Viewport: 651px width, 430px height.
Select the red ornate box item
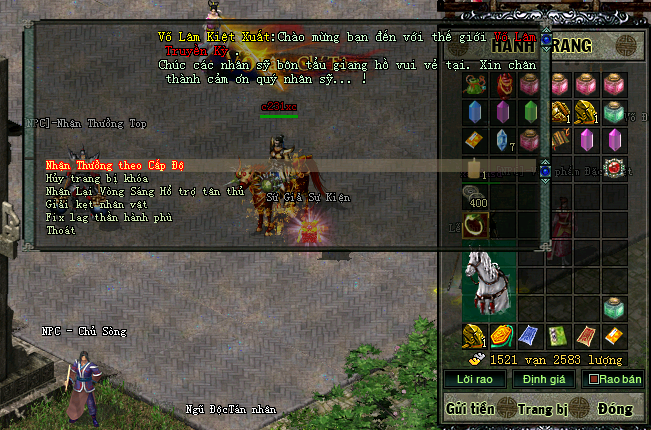click(x=614, y=167)
